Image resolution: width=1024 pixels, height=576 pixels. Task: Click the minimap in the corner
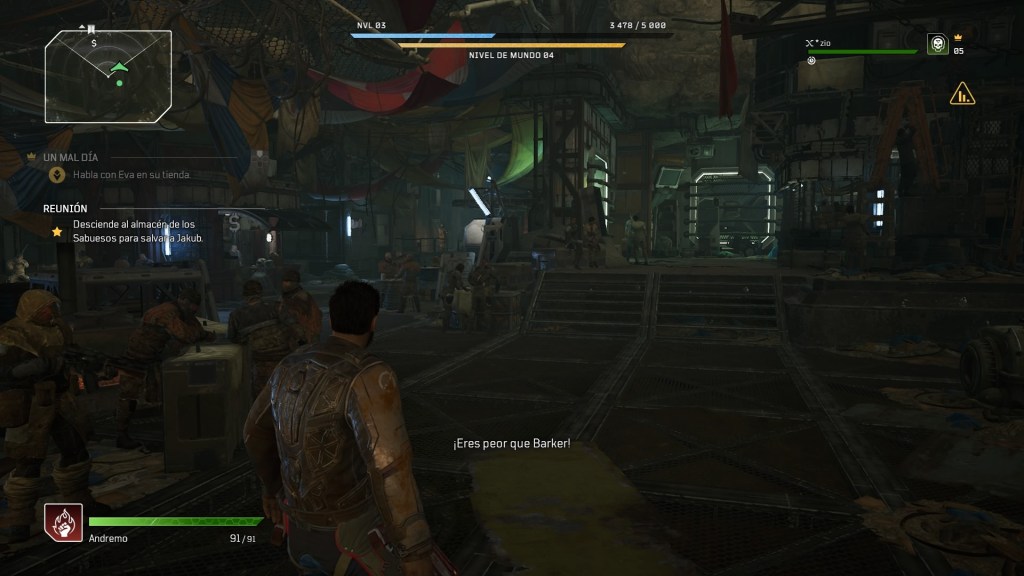pos(108,69)
